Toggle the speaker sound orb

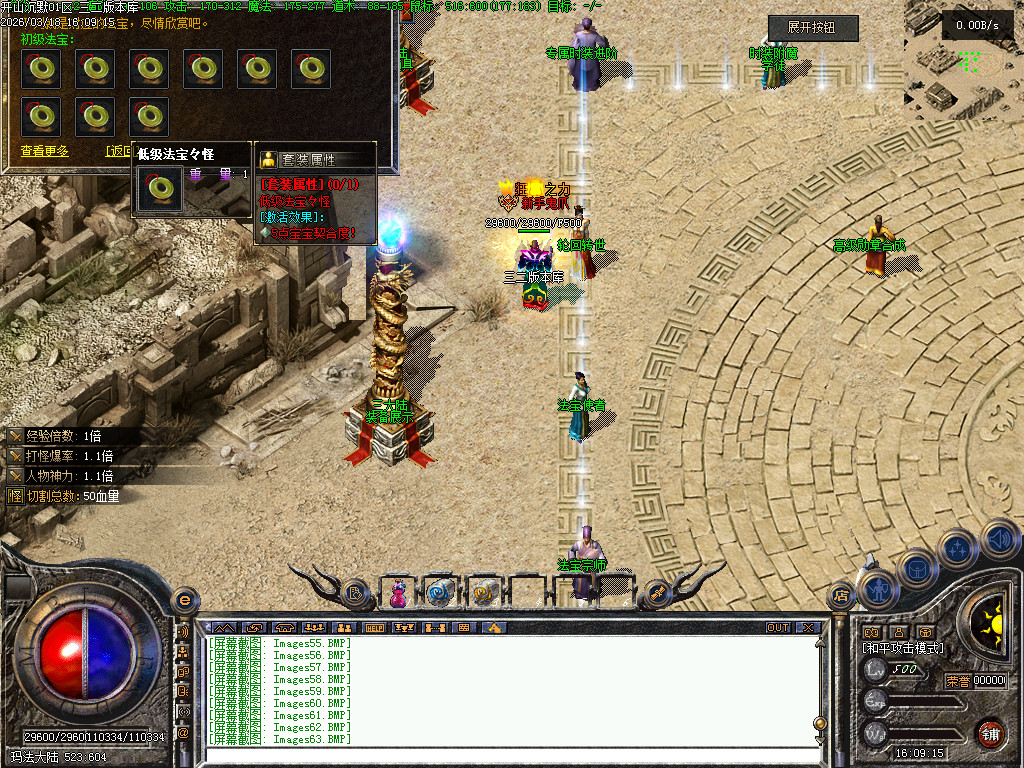coord(999,539)
